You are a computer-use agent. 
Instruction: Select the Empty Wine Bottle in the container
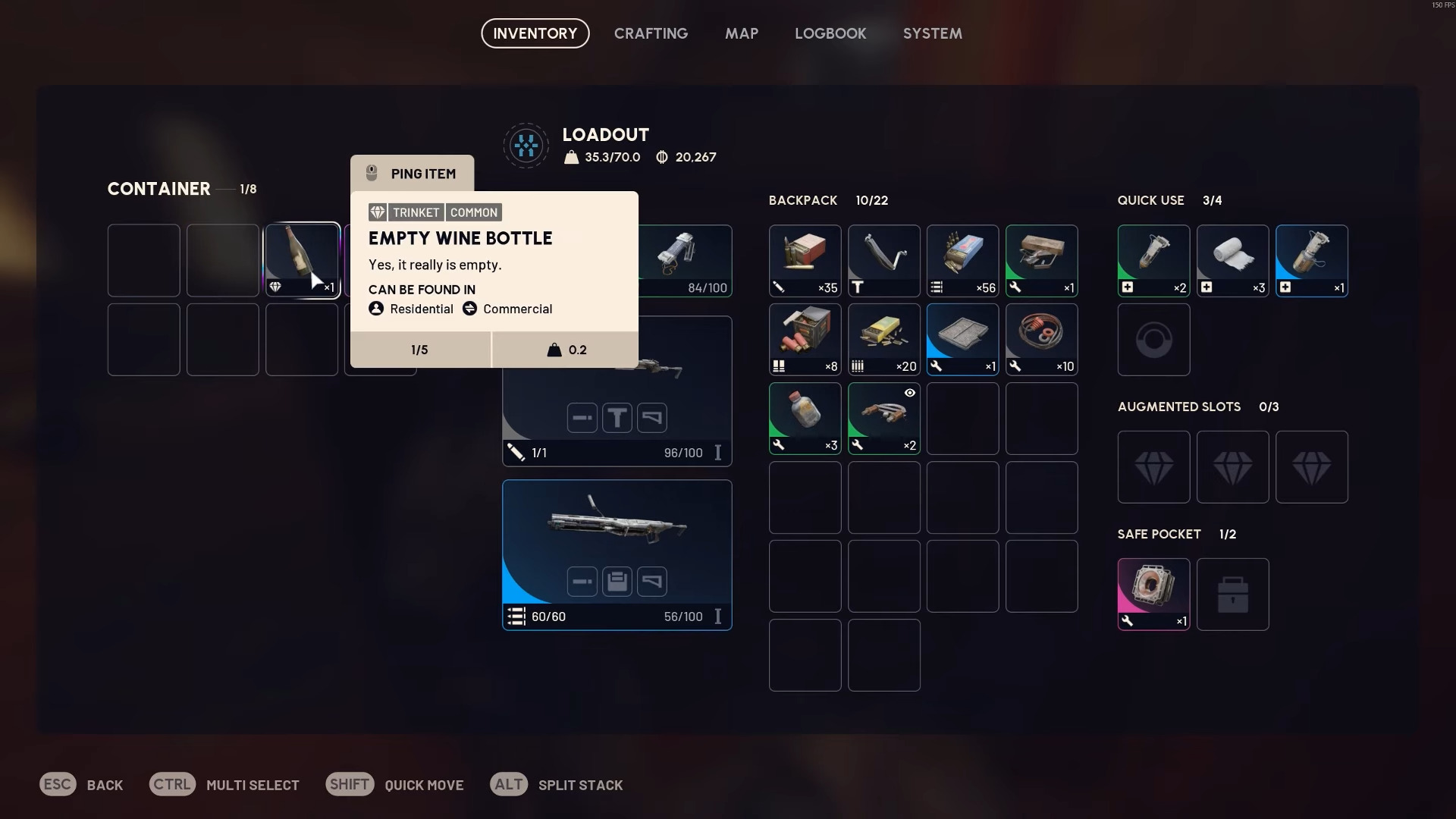coord(301,260)
